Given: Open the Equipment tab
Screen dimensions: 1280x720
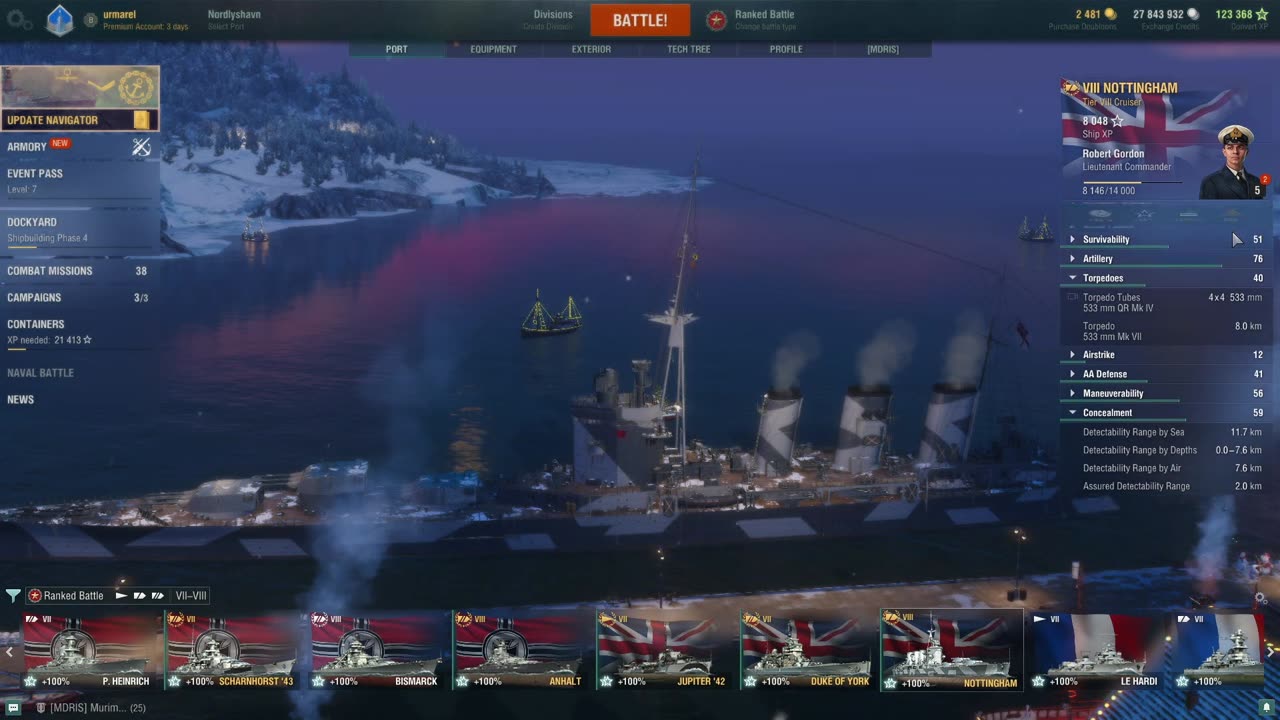Looking at the screenshot, I should (x=493, y=49).
